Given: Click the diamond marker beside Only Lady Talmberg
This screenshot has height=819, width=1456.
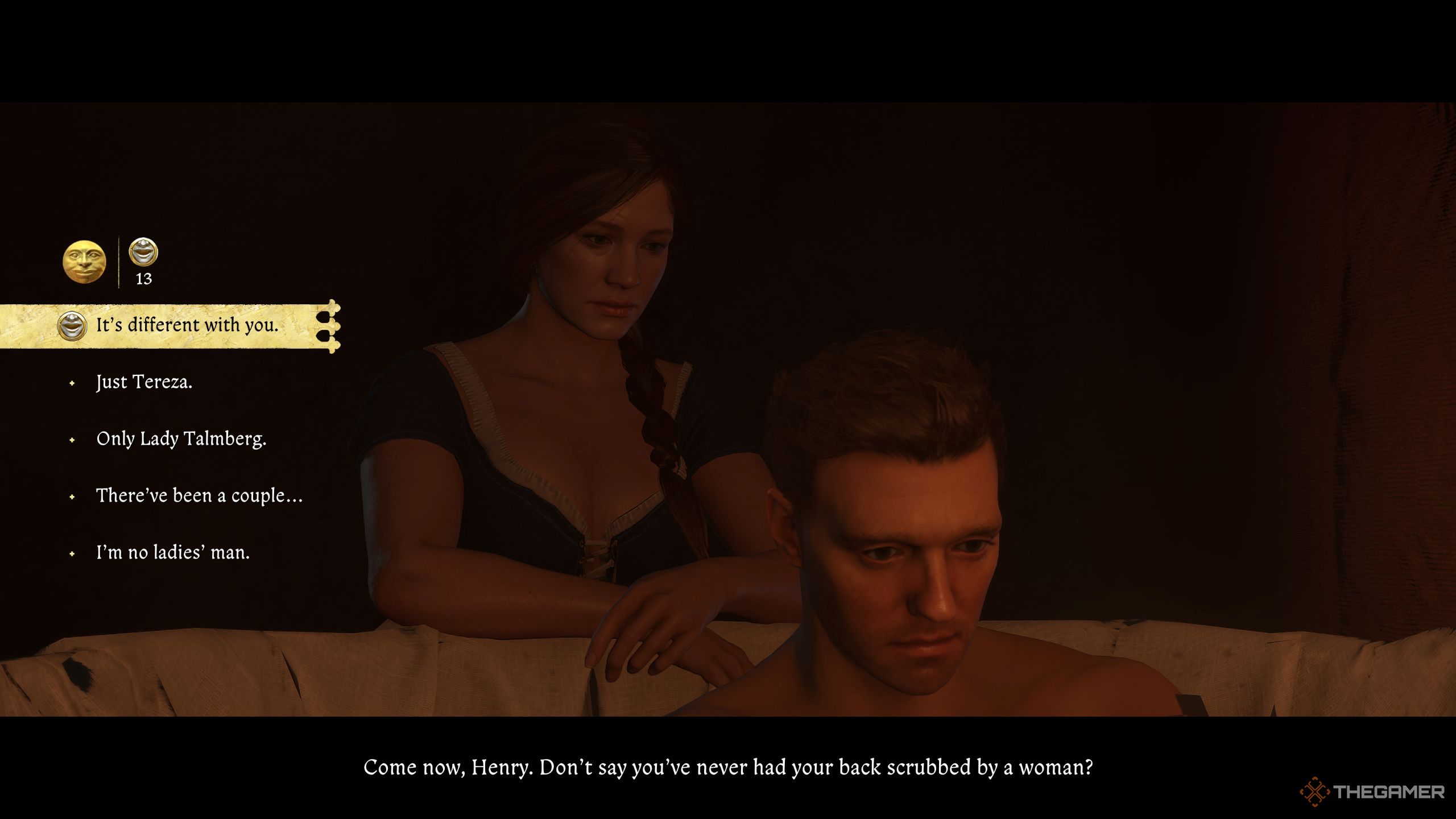Looking at the screenshot, I should pyautogui.click(x=73, y=440).
